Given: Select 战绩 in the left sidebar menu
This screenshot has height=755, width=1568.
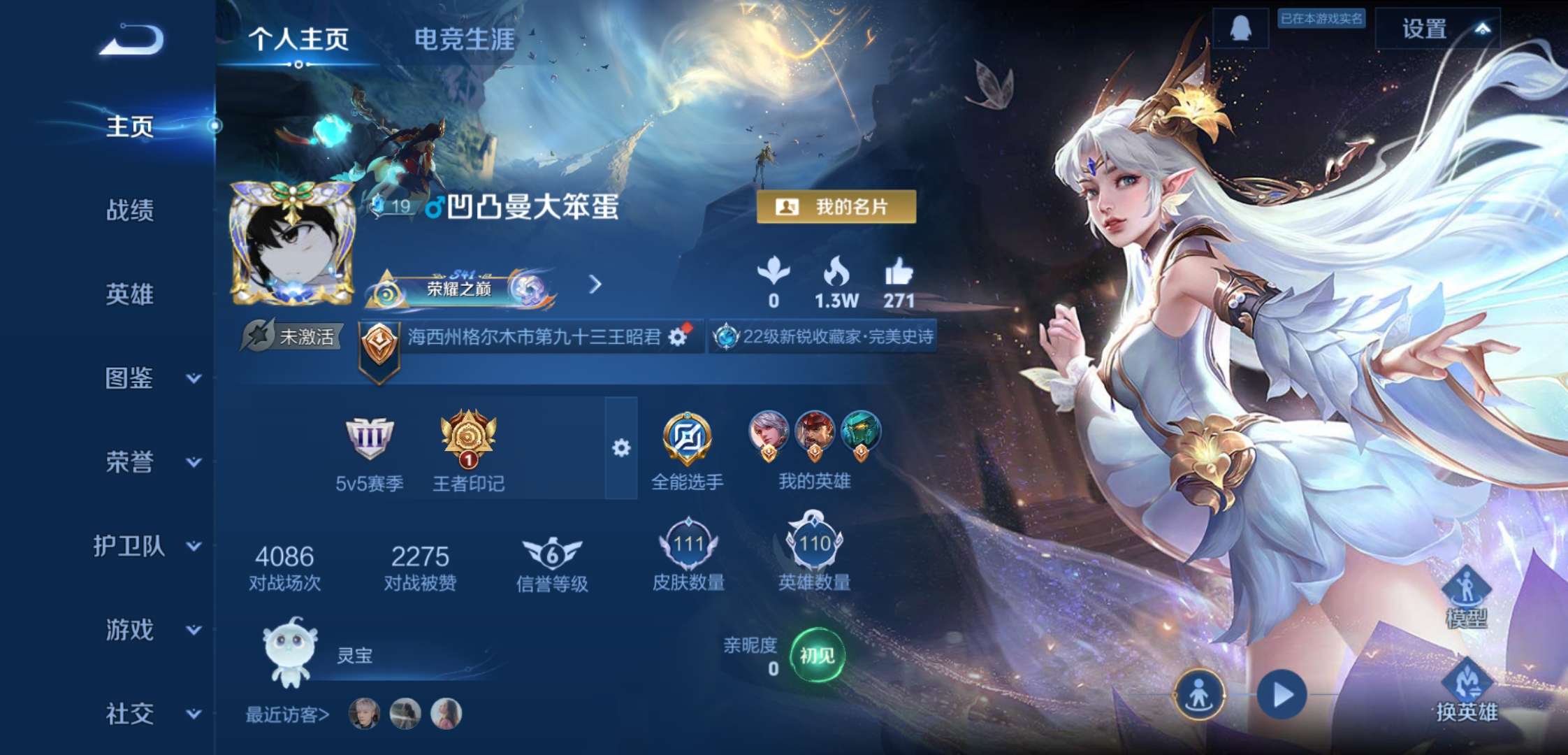Looking at the screenshot, I should click(131, 211).
